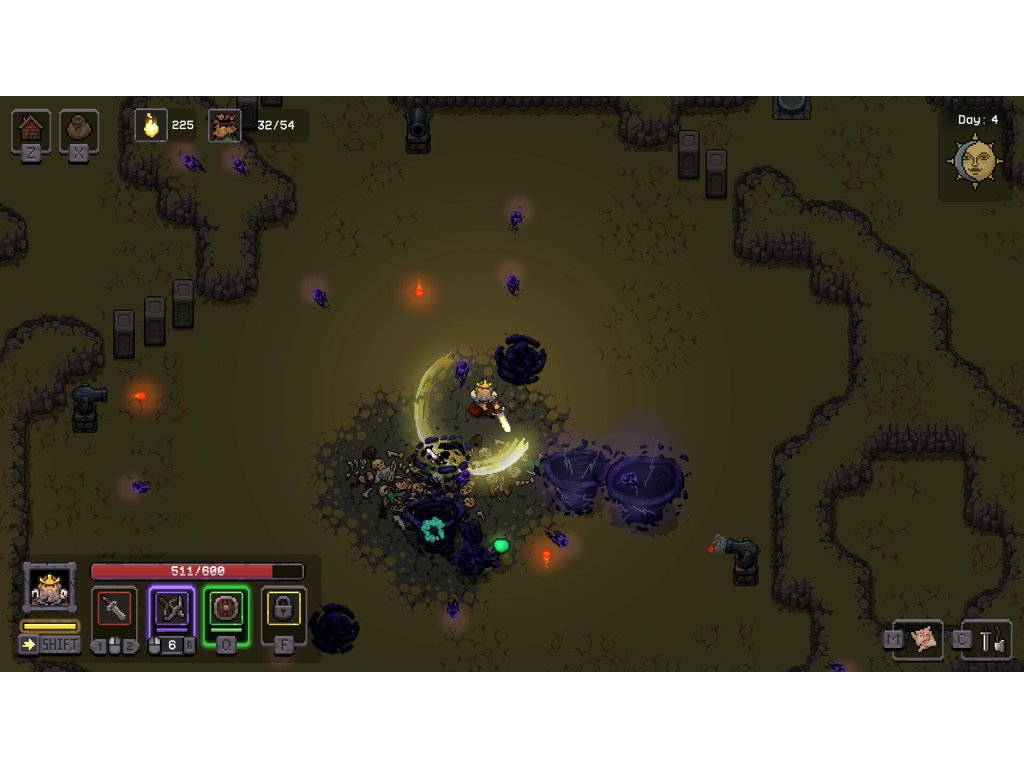Click the house icon button

click(x=31, y=129)
